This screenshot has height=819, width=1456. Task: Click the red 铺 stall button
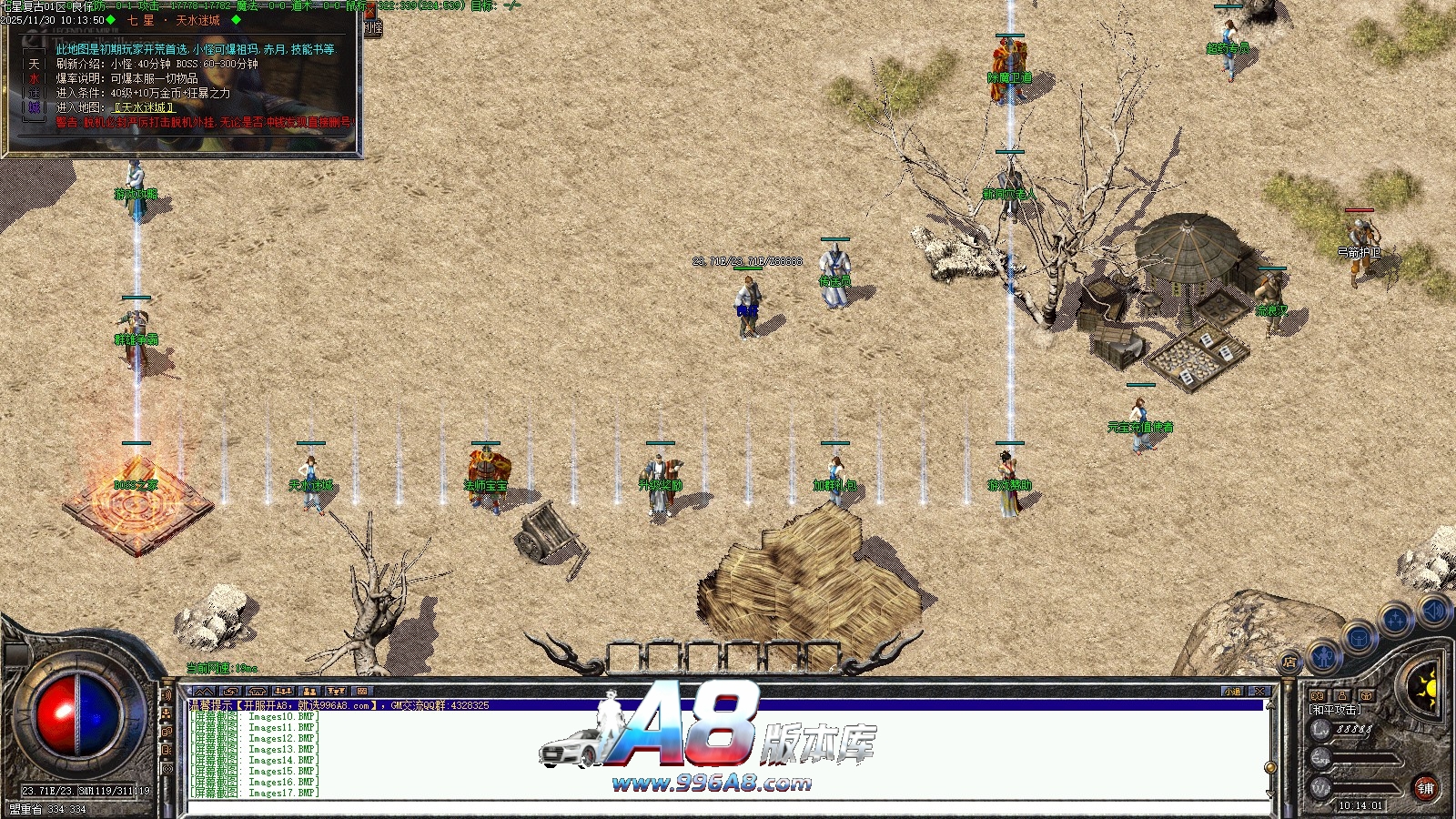pyautogui.click(x=1425, y=788)
